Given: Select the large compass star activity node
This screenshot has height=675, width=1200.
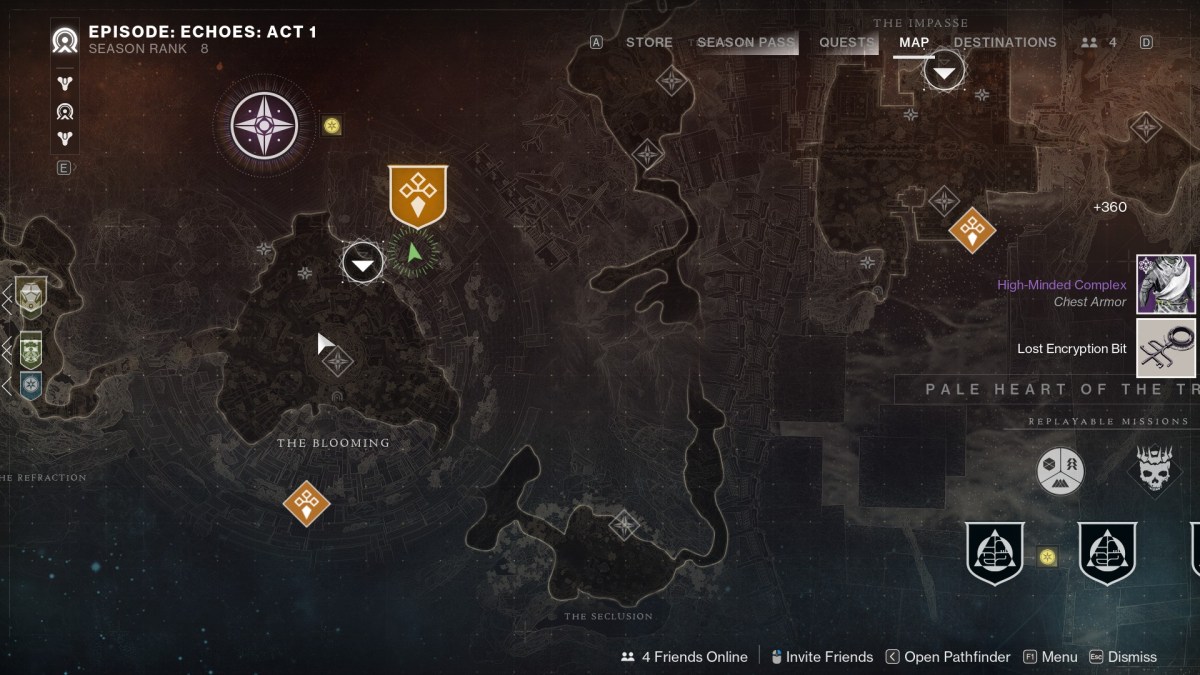Looking at the screenshot, I should pos(264,127).
